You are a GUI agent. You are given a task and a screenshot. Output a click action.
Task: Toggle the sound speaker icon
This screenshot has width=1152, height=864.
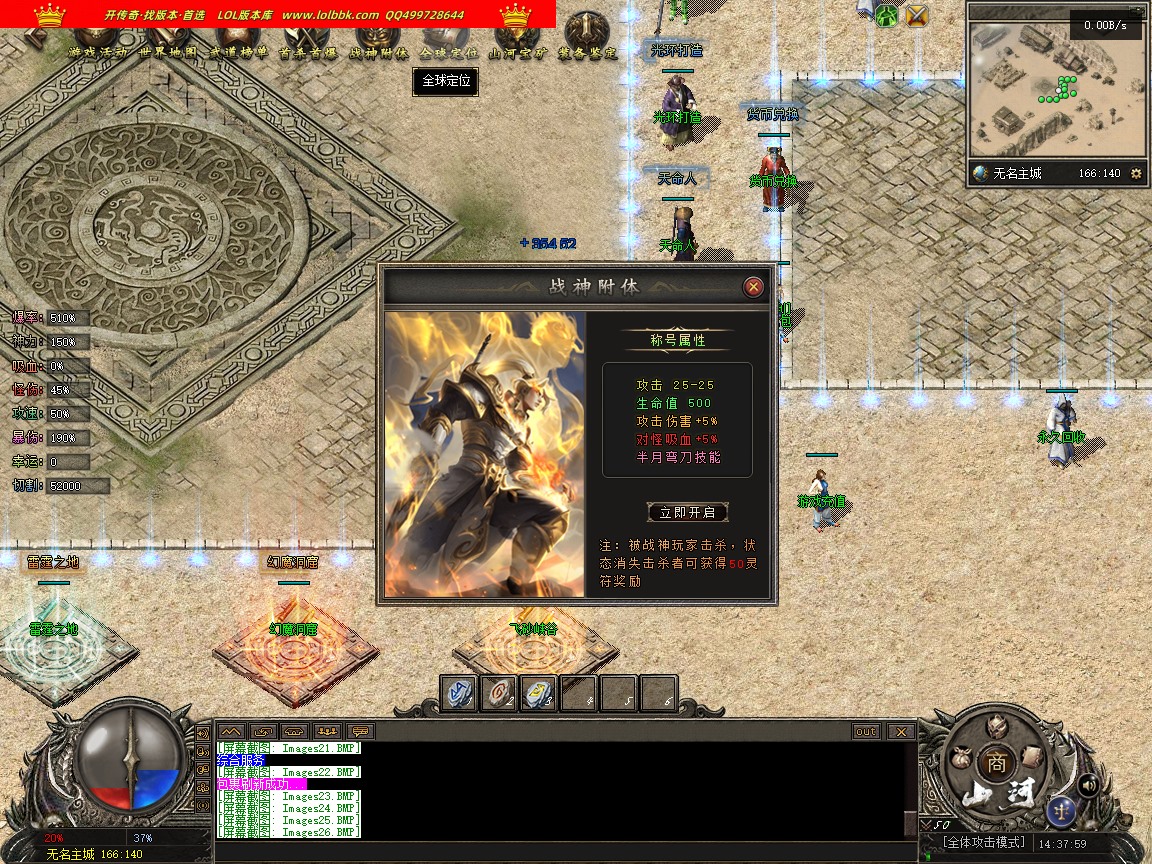tap(1088, 785)
